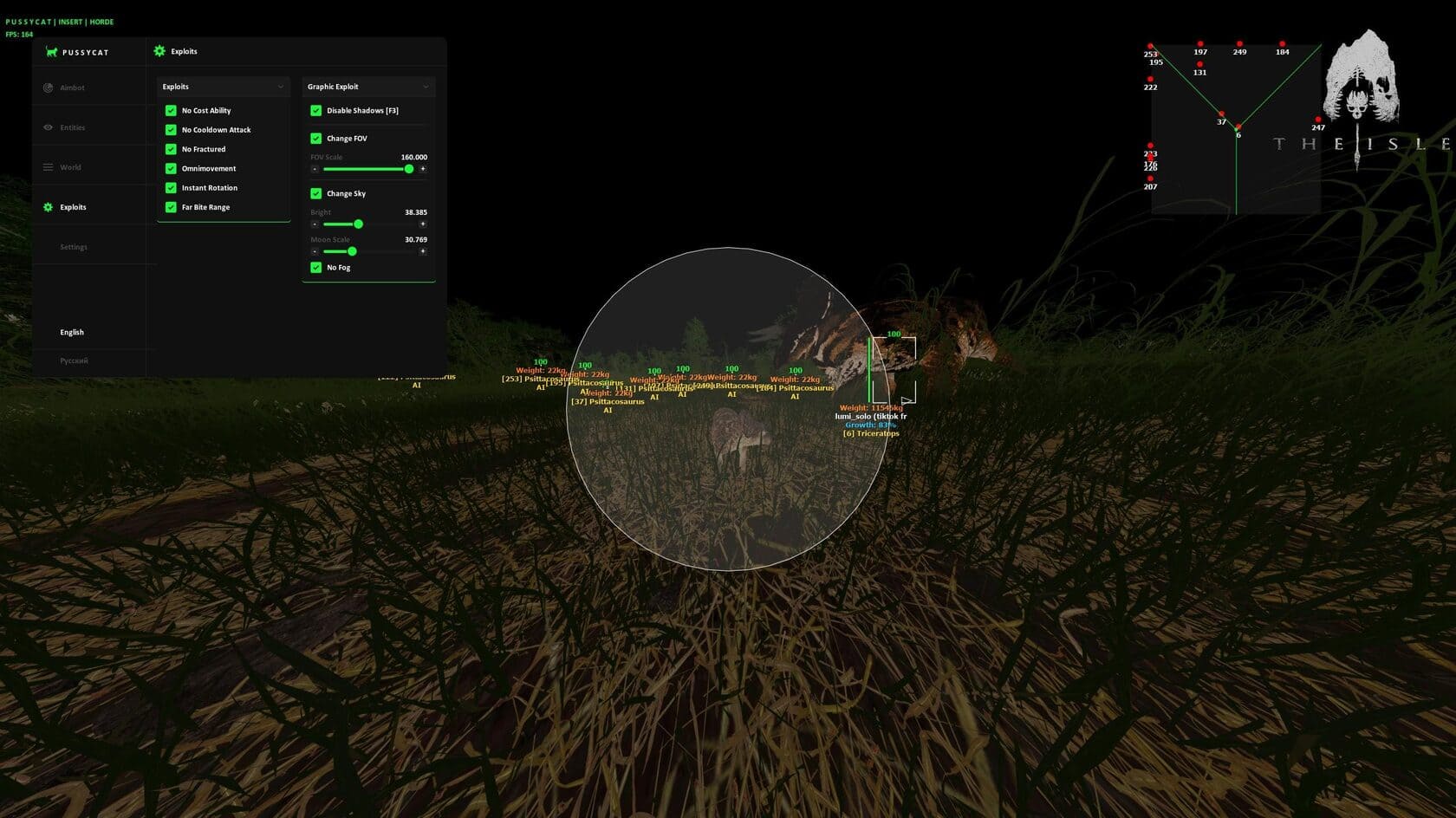Select the World tab
The image size is (1456, 818).
[x=70, y=167]
